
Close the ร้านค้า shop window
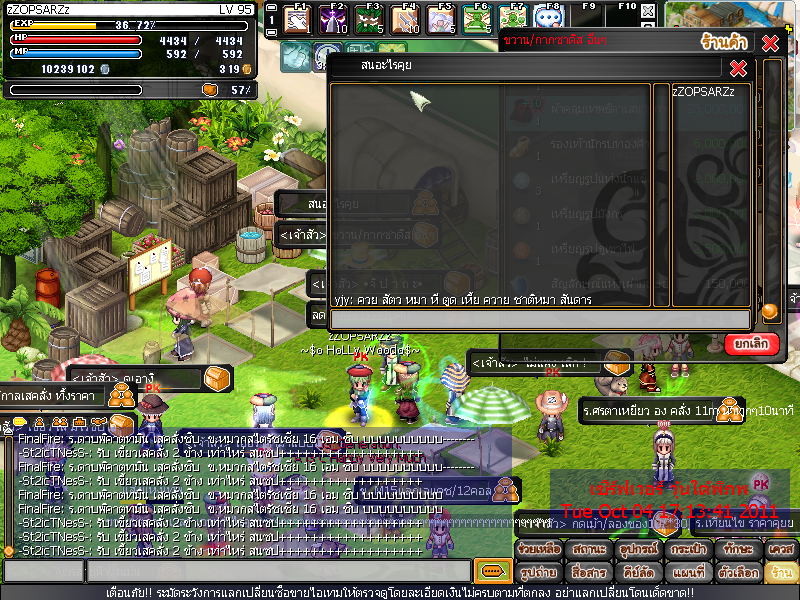tap(769, 43)
